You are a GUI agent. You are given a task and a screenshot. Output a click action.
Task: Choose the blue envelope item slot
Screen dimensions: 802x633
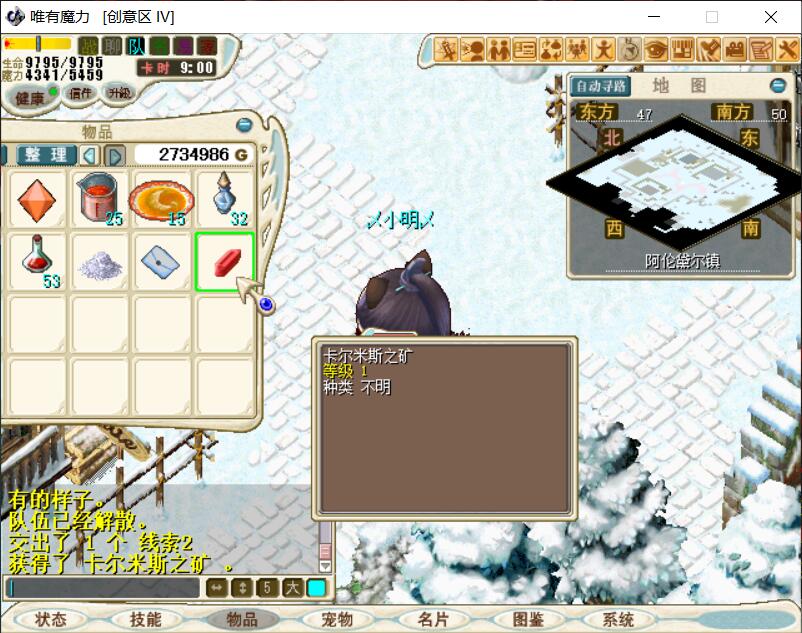(161, 261)
